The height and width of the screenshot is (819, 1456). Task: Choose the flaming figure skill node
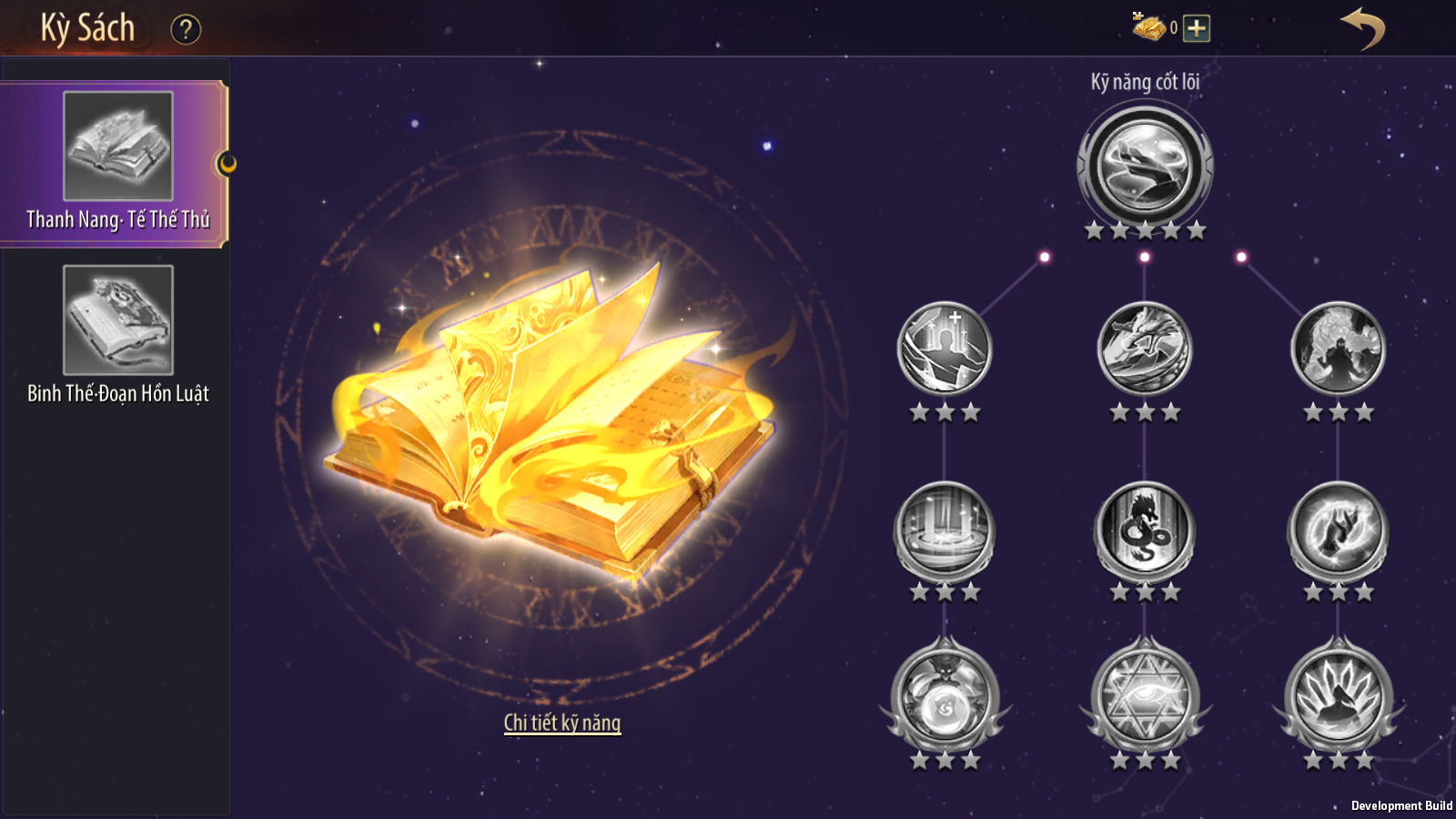[x=1338, y=697]
